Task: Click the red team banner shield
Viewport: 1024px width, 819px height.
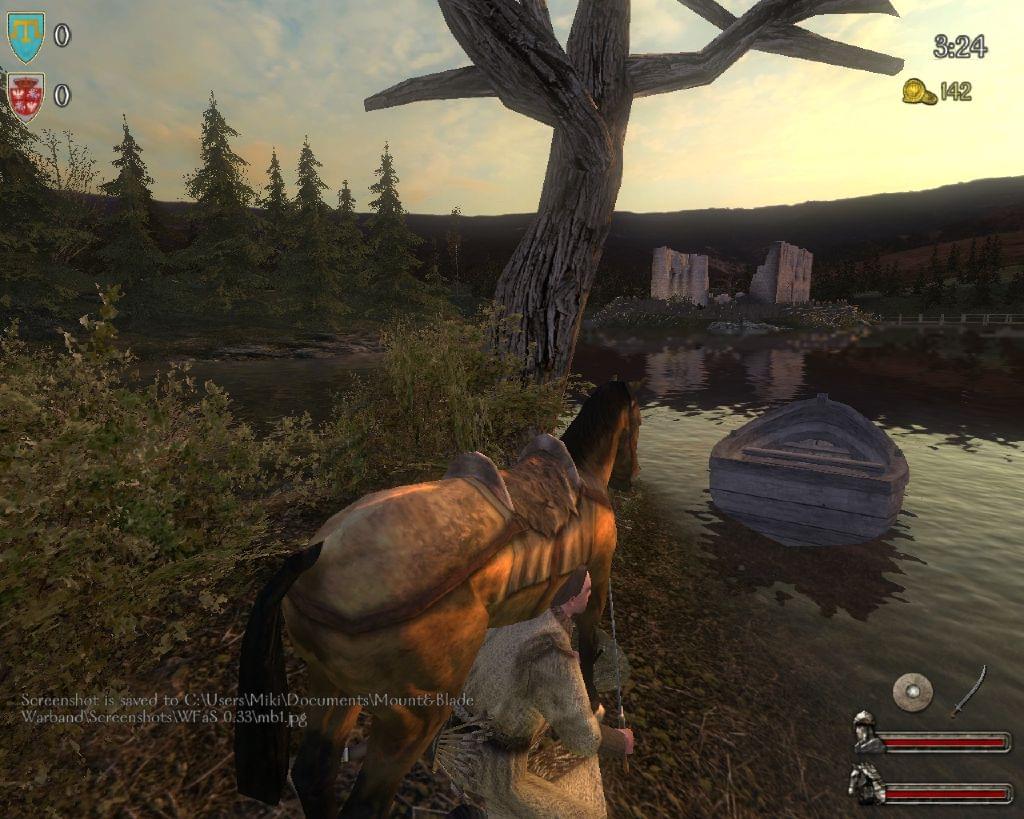Action: (25, 96)
